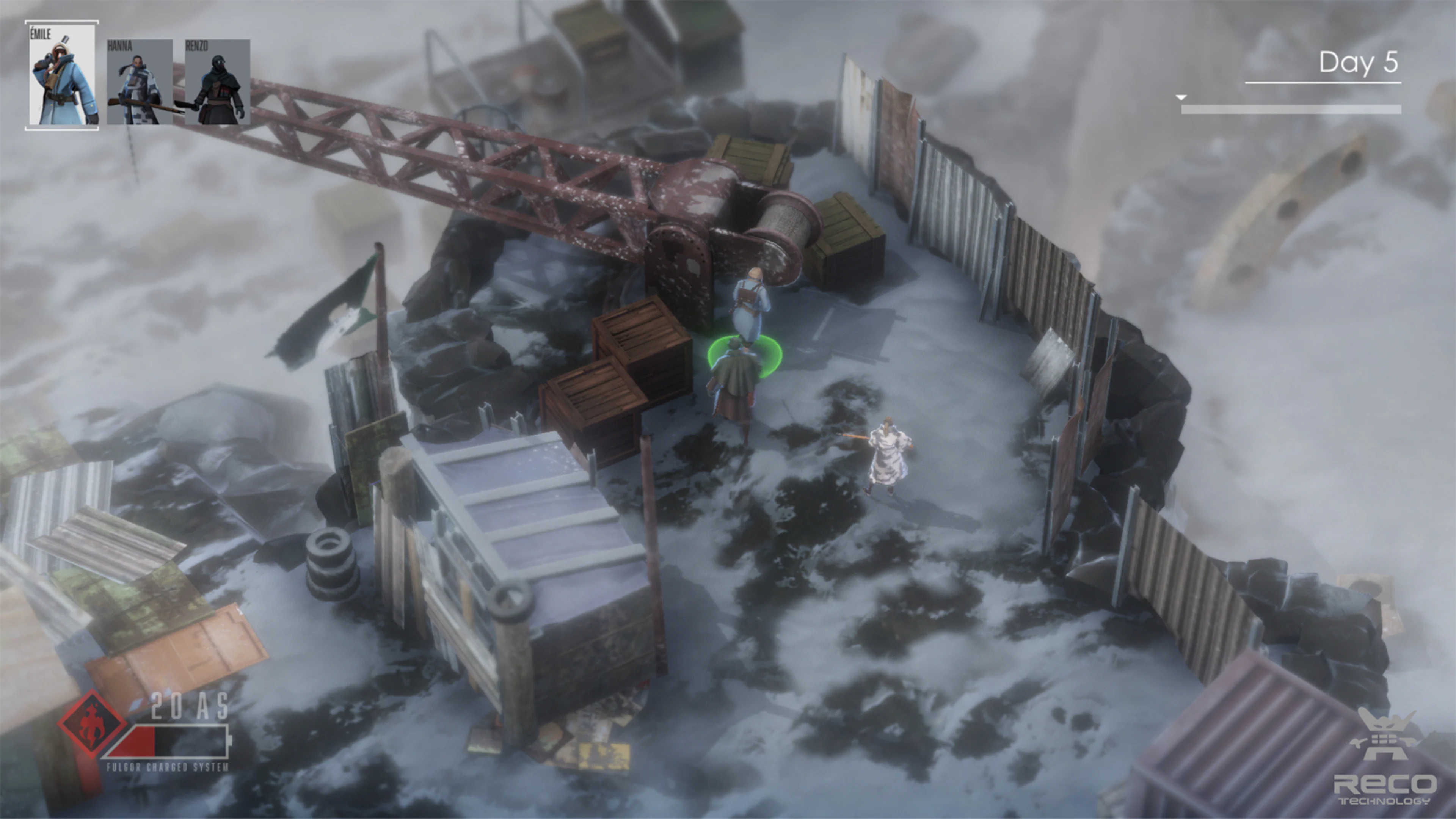This screenshot has width=1456, height=819.
Task: Switch control to Renzo via his portrait
Action: [218, 82]
